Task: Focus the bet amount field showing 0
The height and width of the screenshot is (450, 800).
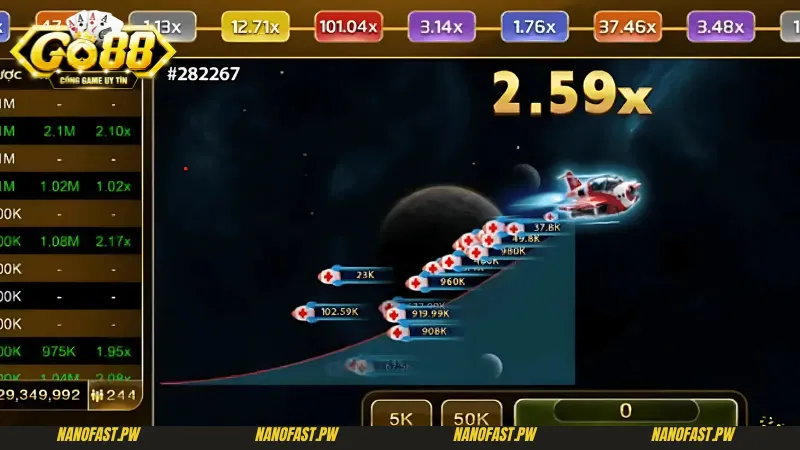Action: click(626, 411)
